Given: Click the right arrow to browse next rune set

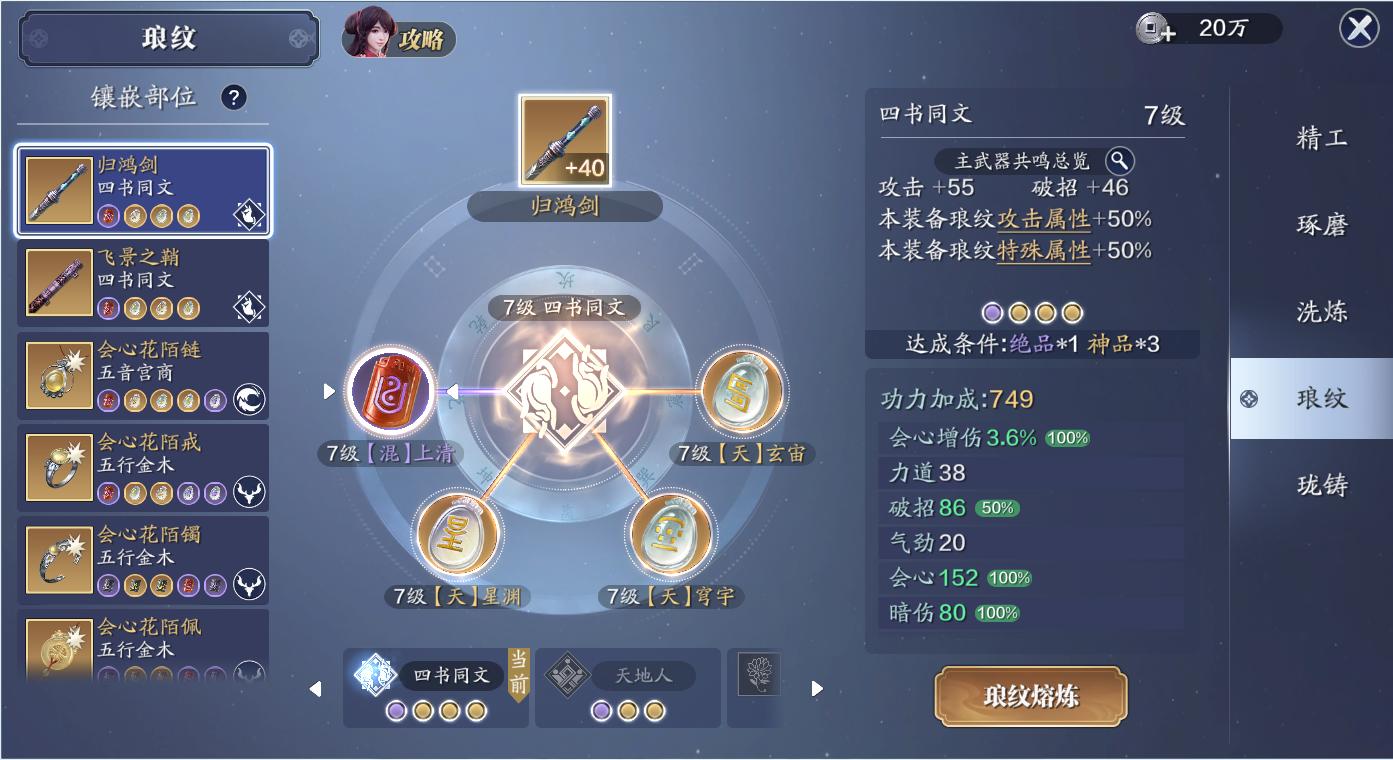Looking at the screenshot, I should (x=816, y=688).
